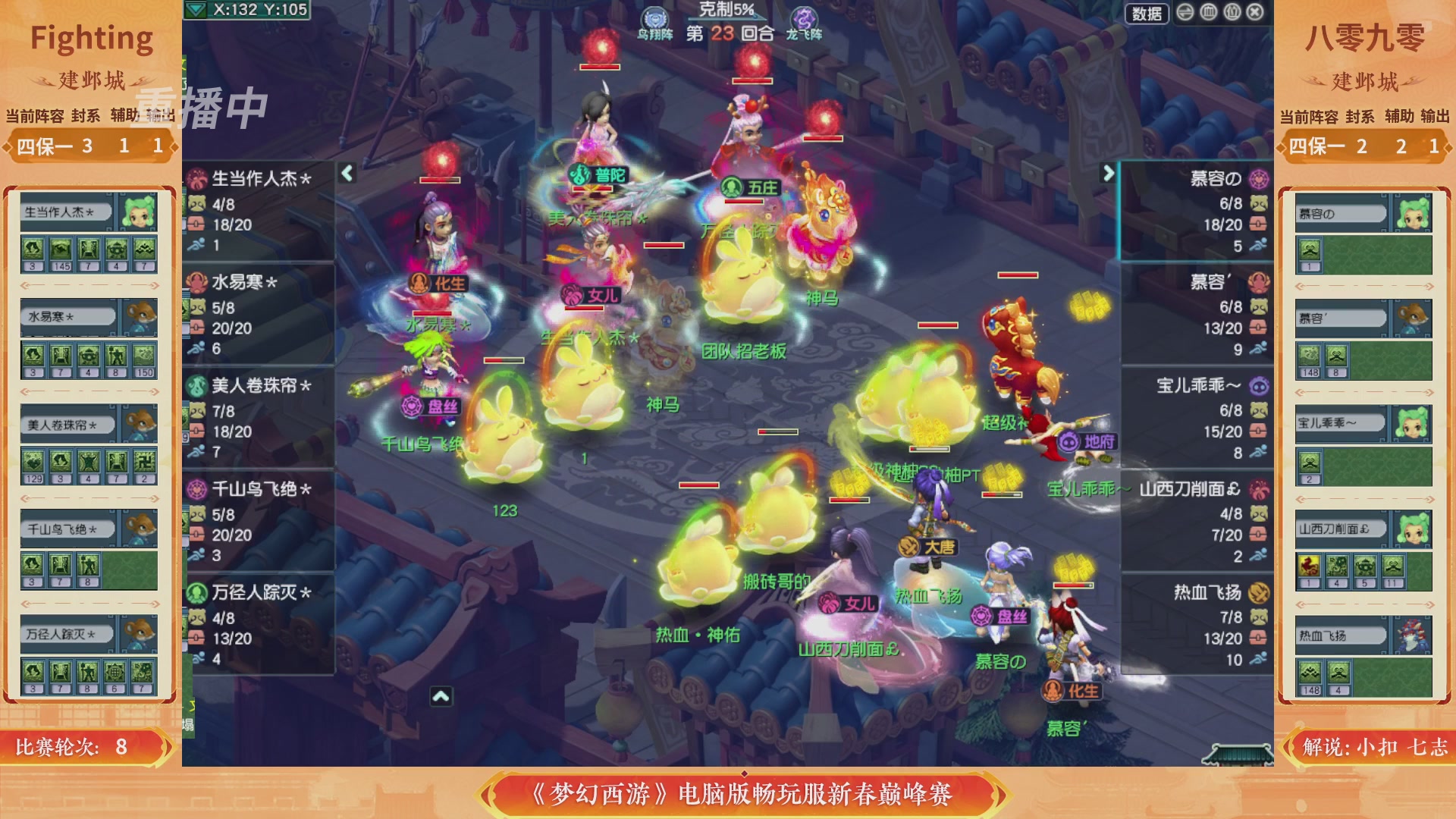
Task: Toggle the arrow exchange display button top-right
Action: pyautogui.click(x=1185, y=13)
